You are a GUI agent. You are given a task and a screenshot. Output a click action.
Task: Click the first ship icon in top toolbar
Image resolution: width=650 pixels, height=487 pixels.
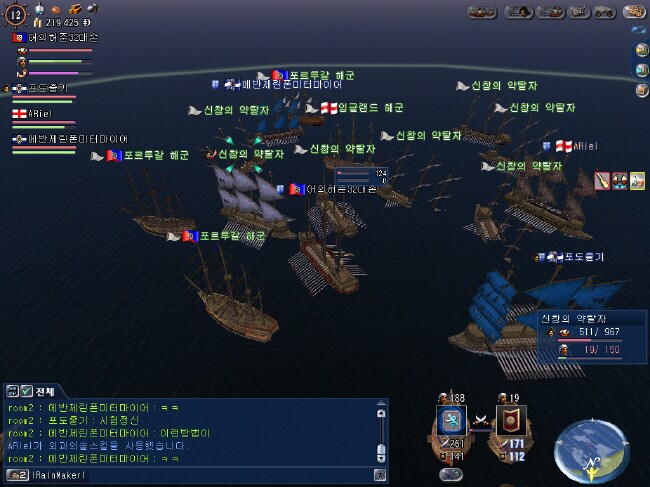point(483,12)
